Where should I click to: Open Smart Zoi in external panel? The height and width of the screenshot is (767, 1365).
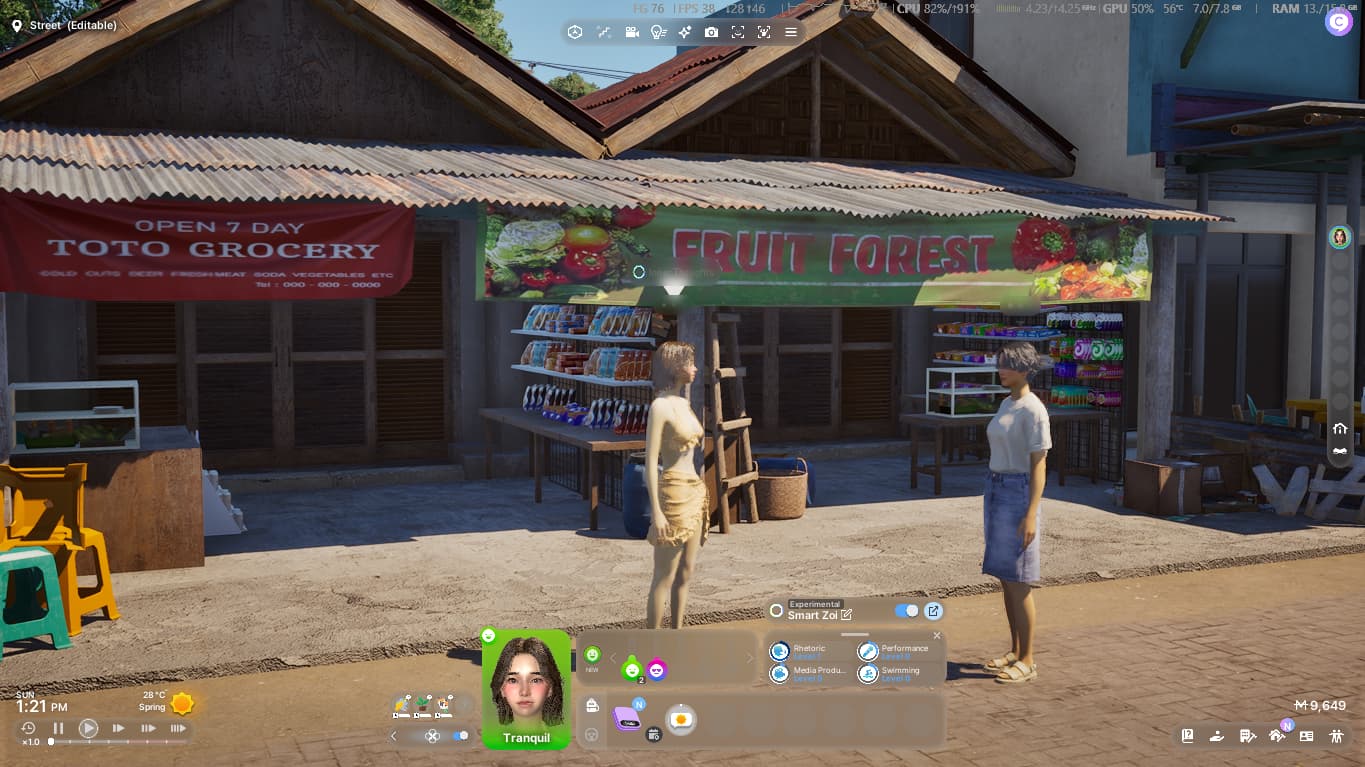click(933, 611)
